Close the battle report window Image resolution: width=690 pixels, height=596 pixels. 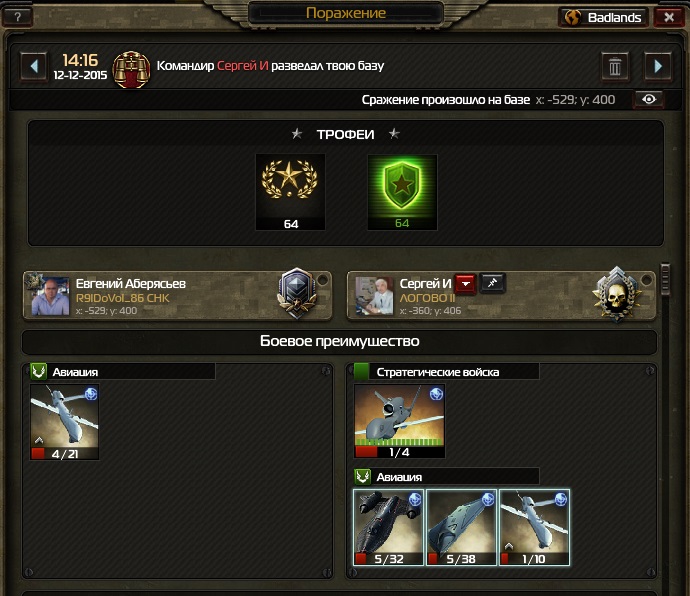point(668,17)
